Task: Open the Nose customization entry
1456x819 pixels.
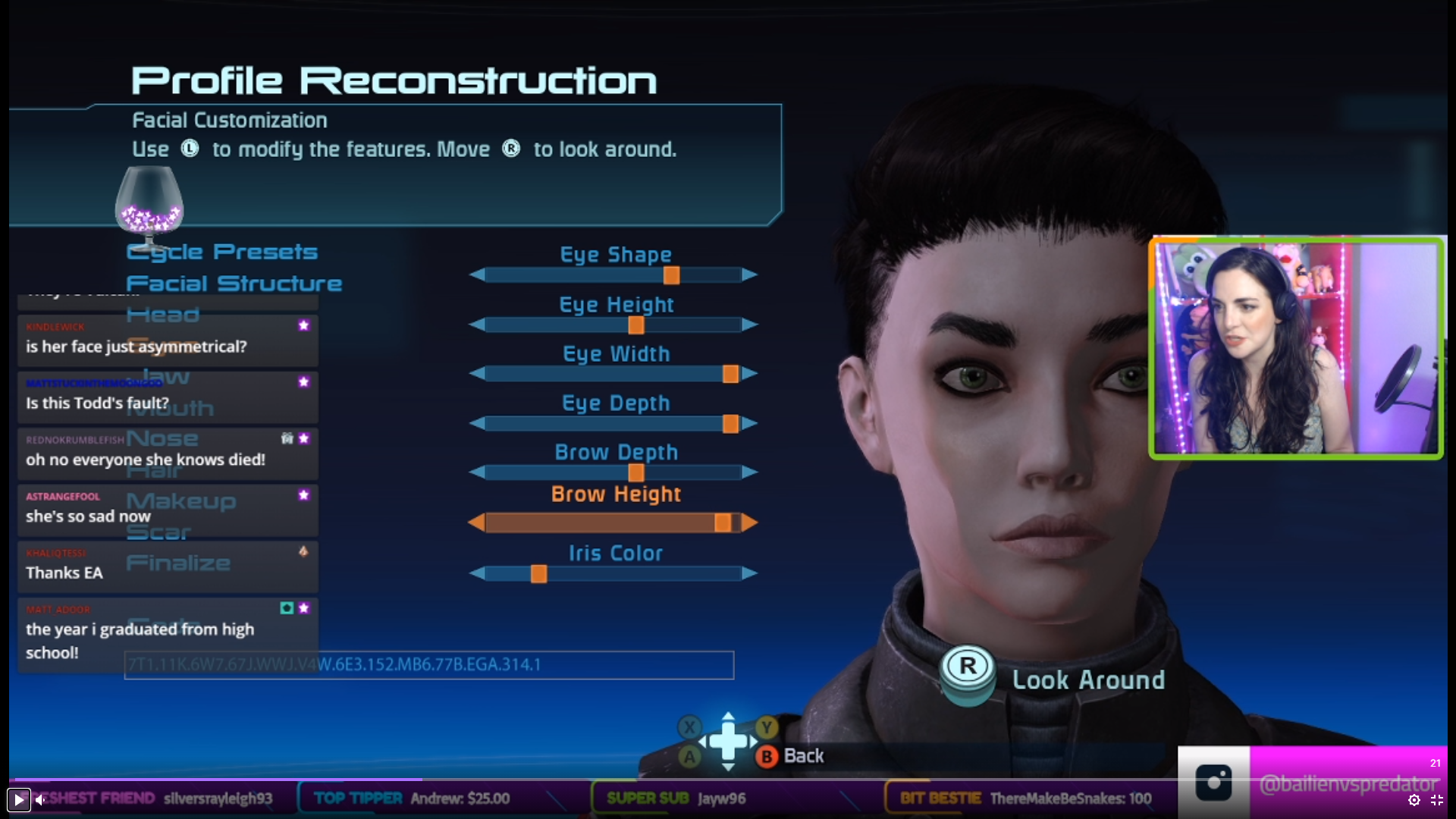Action: point(162,438)
